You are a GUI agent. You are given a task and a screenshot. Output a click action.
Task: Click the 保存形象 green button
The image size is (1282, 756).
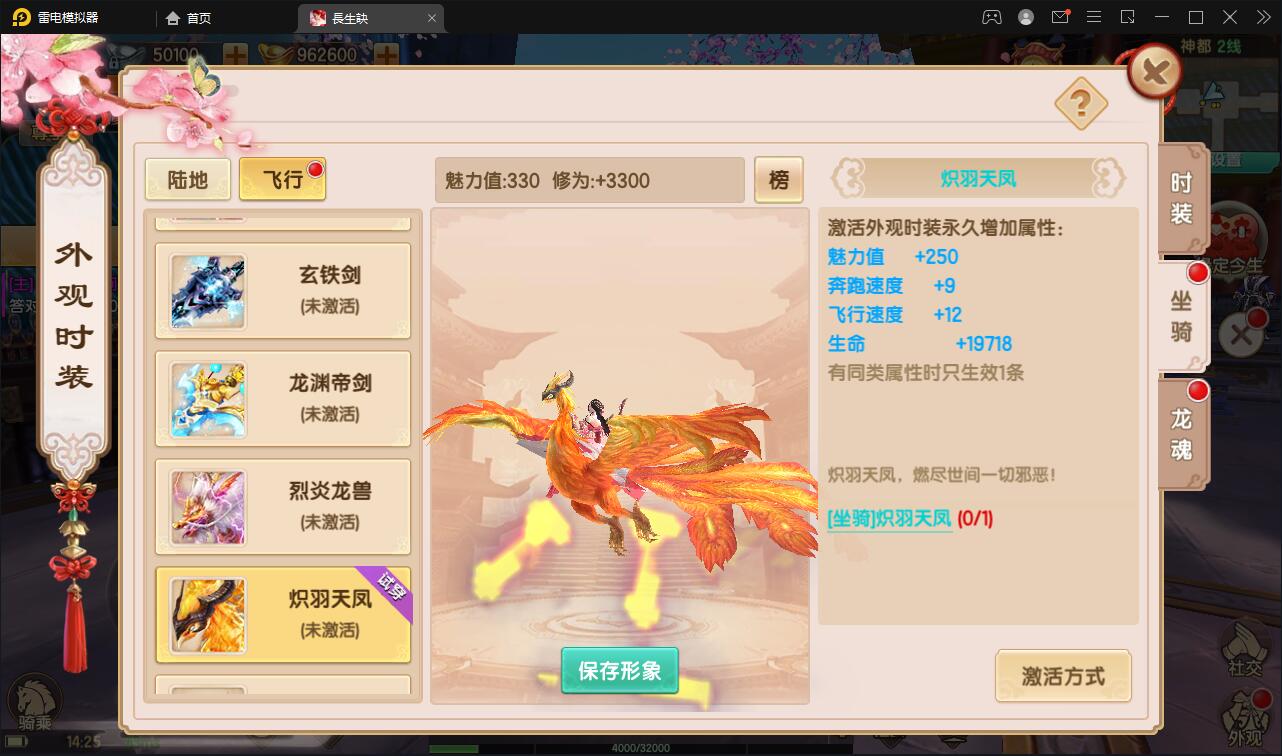[x=619, y=672]
